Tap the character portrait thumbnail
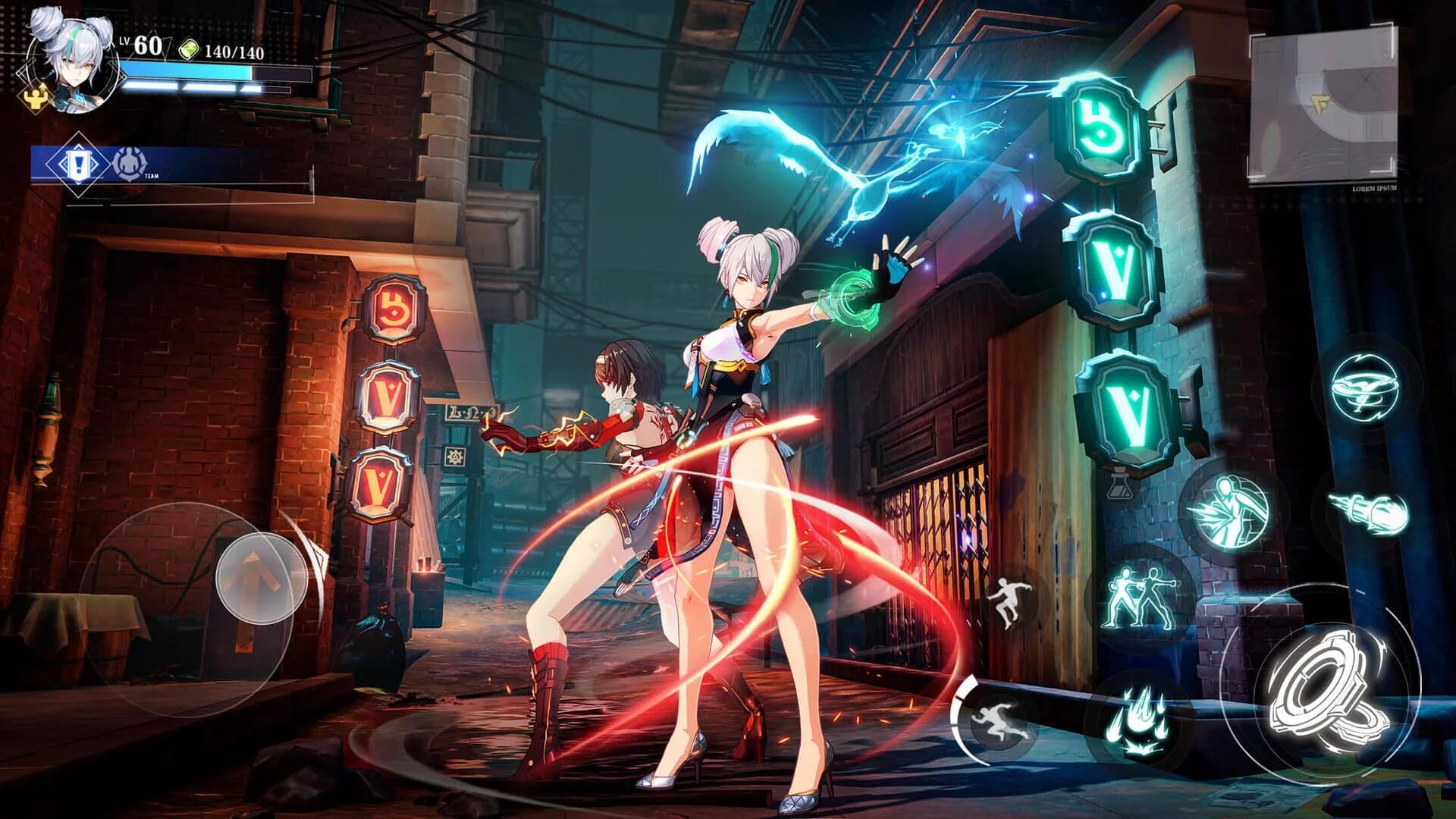 click(72, 64)
